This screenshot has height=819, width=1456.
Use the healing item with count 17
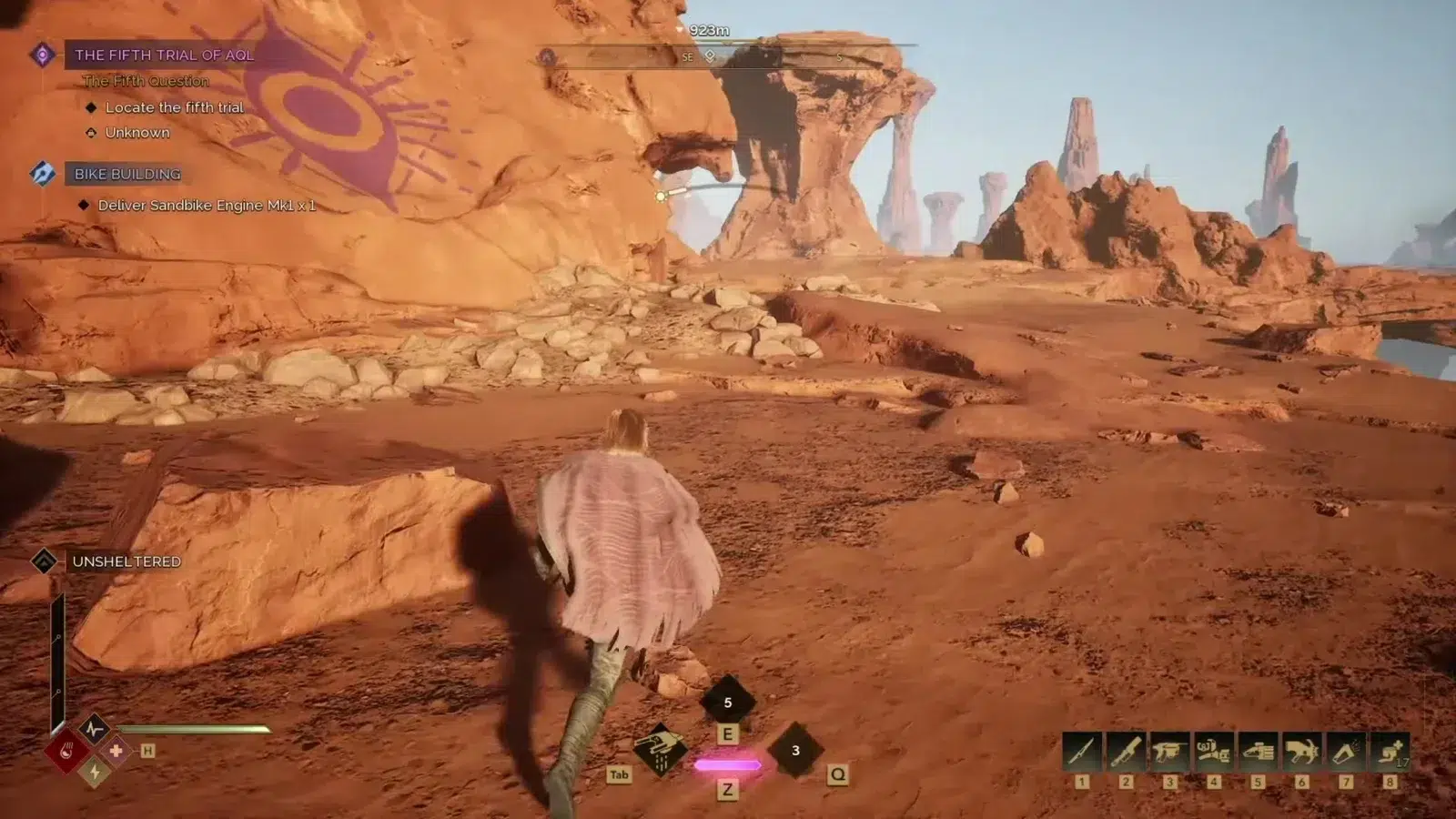tap(1390, 752)
